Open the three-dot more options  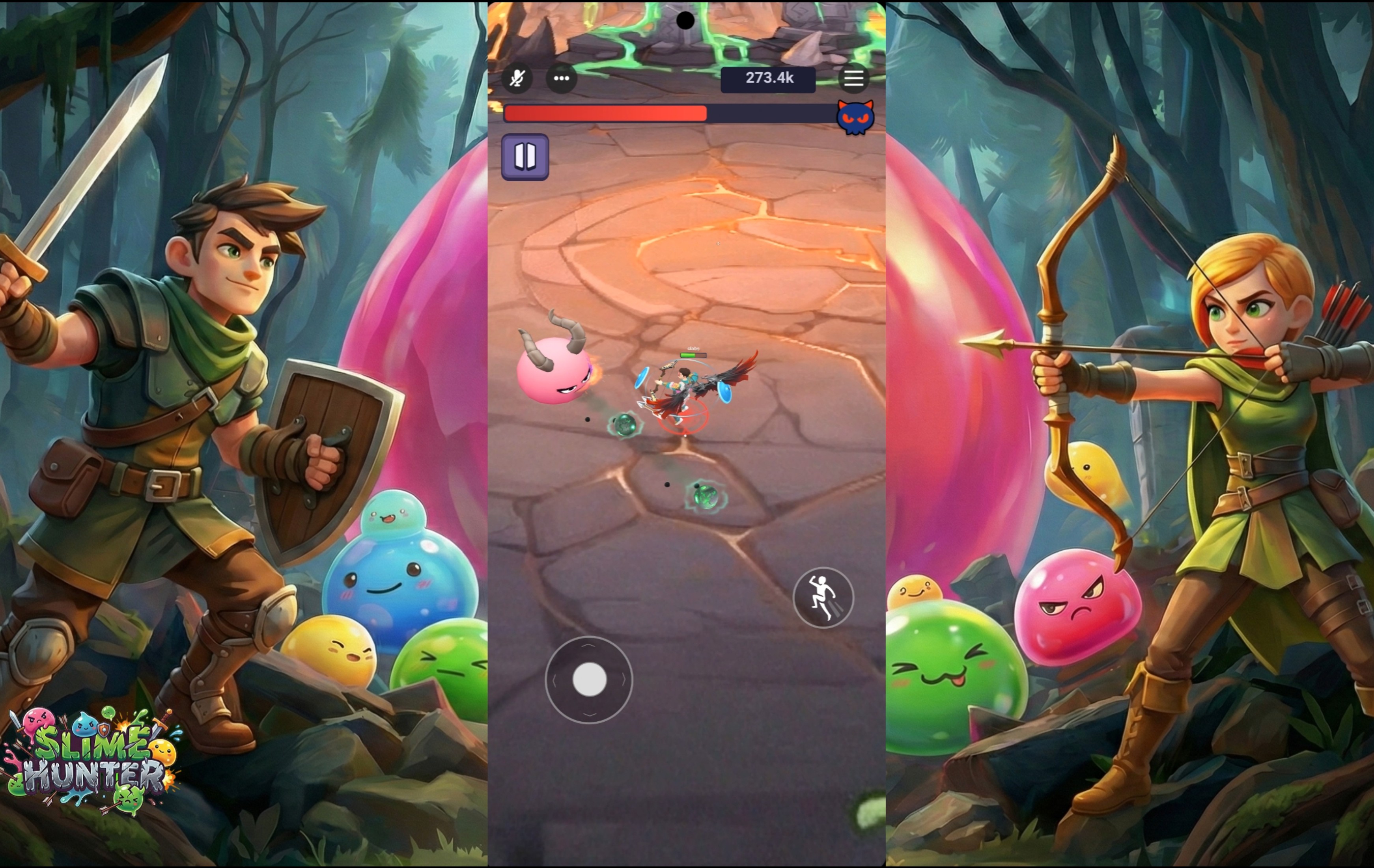pyautogui.click(x=562, y=79)
